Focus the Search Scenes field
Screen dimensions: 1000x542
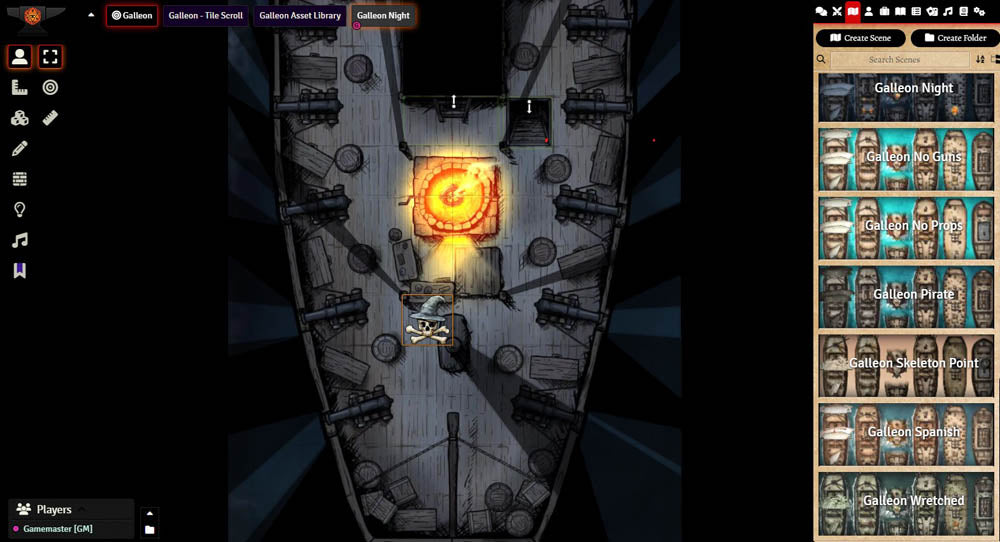point(894,60)
